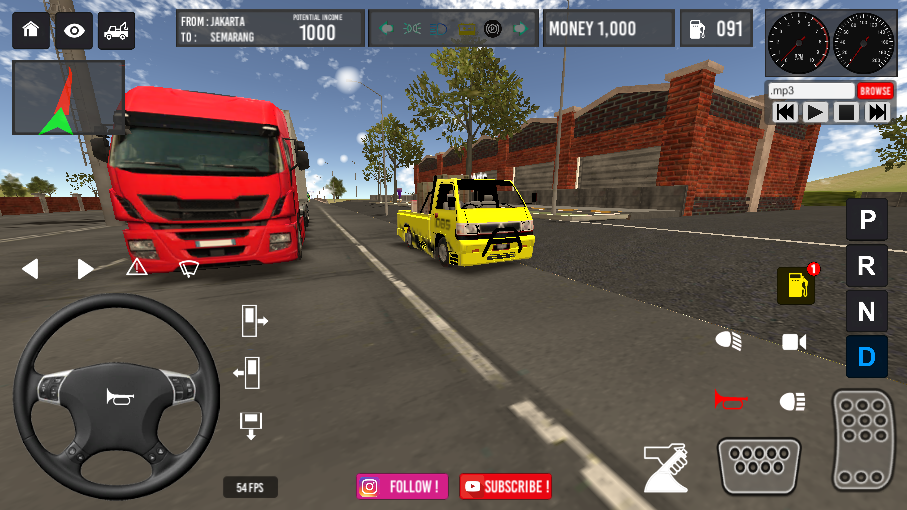The height and width of the screenshot is (510, 907).
Task: Tap the home button
Action: pos(30,29)
